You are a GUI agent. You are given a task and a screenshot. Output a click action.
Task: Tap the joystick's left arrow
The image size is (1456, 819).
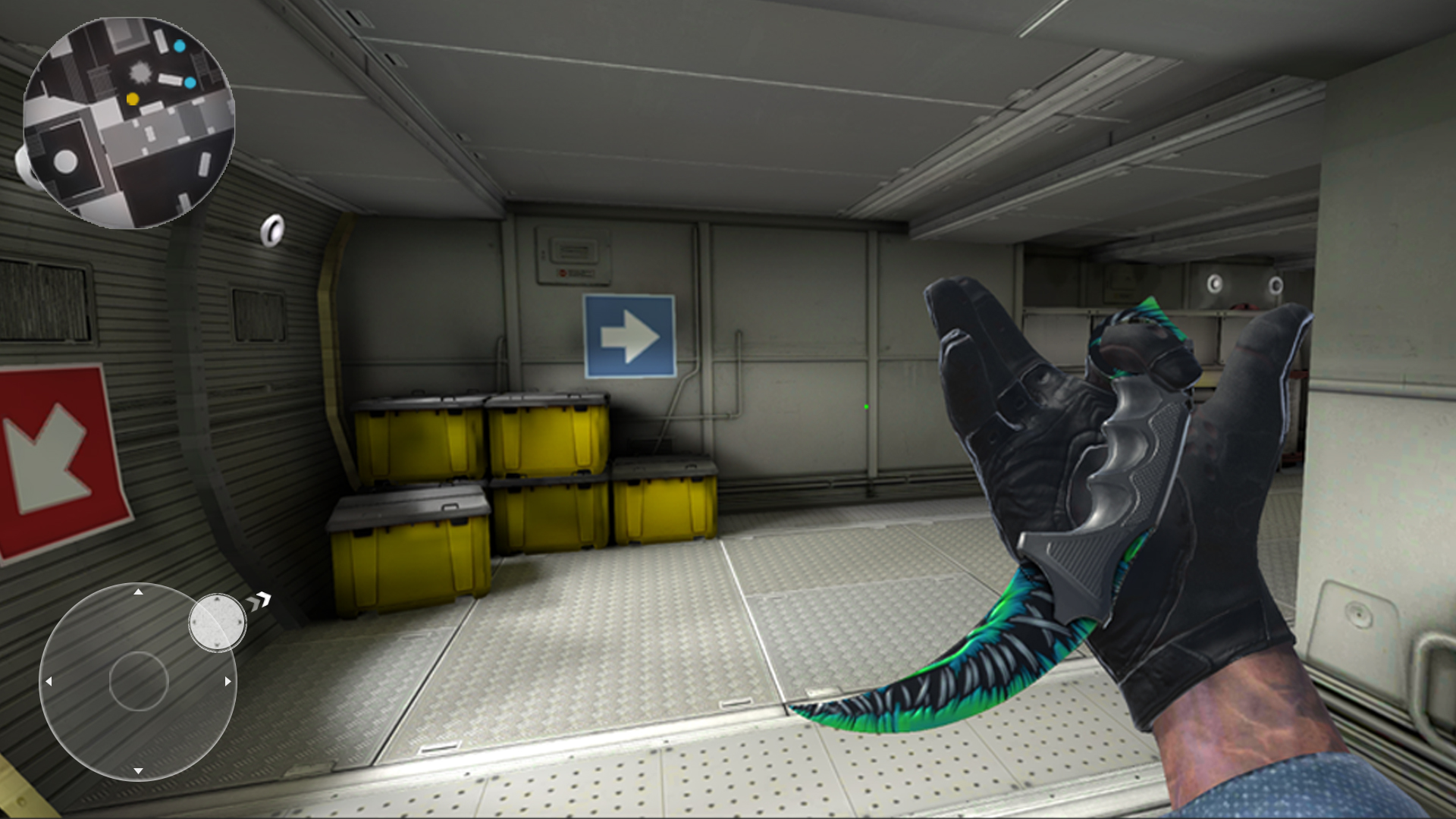tap(49, 681)
